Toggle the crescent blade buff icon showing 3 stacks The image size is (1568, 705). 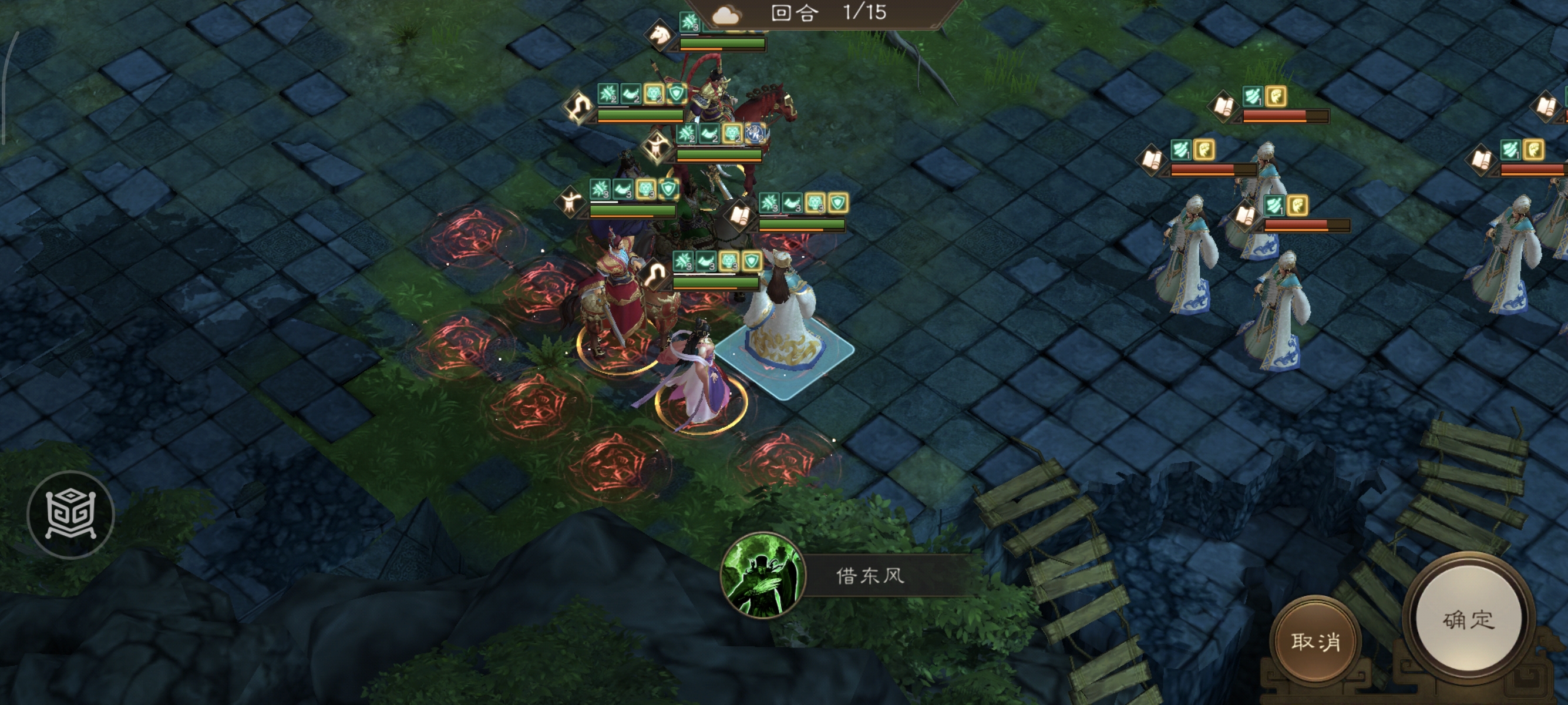622,190
